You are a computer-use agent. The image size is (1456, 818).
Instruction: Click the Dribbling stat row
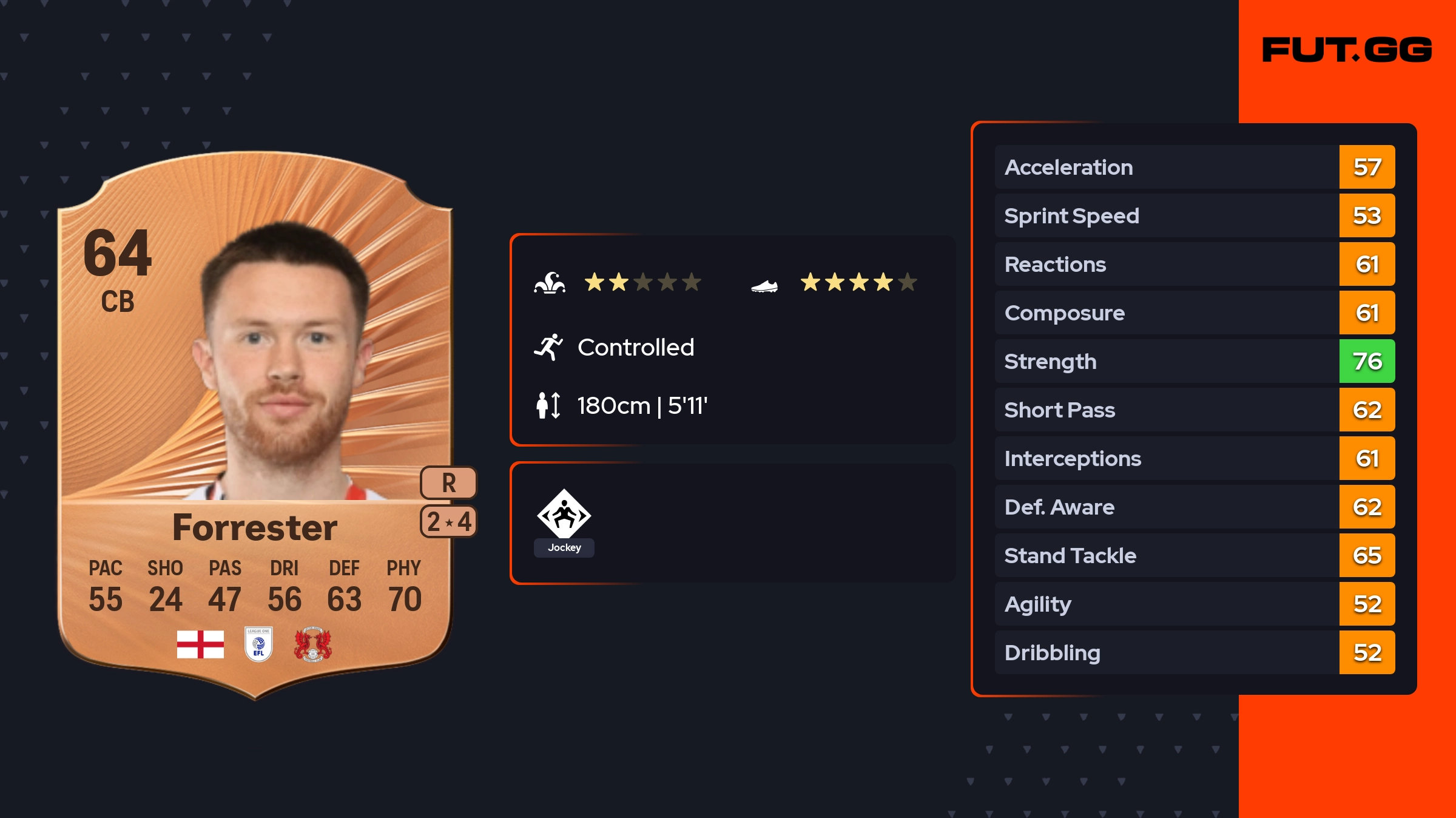[x=1194, y=652]
